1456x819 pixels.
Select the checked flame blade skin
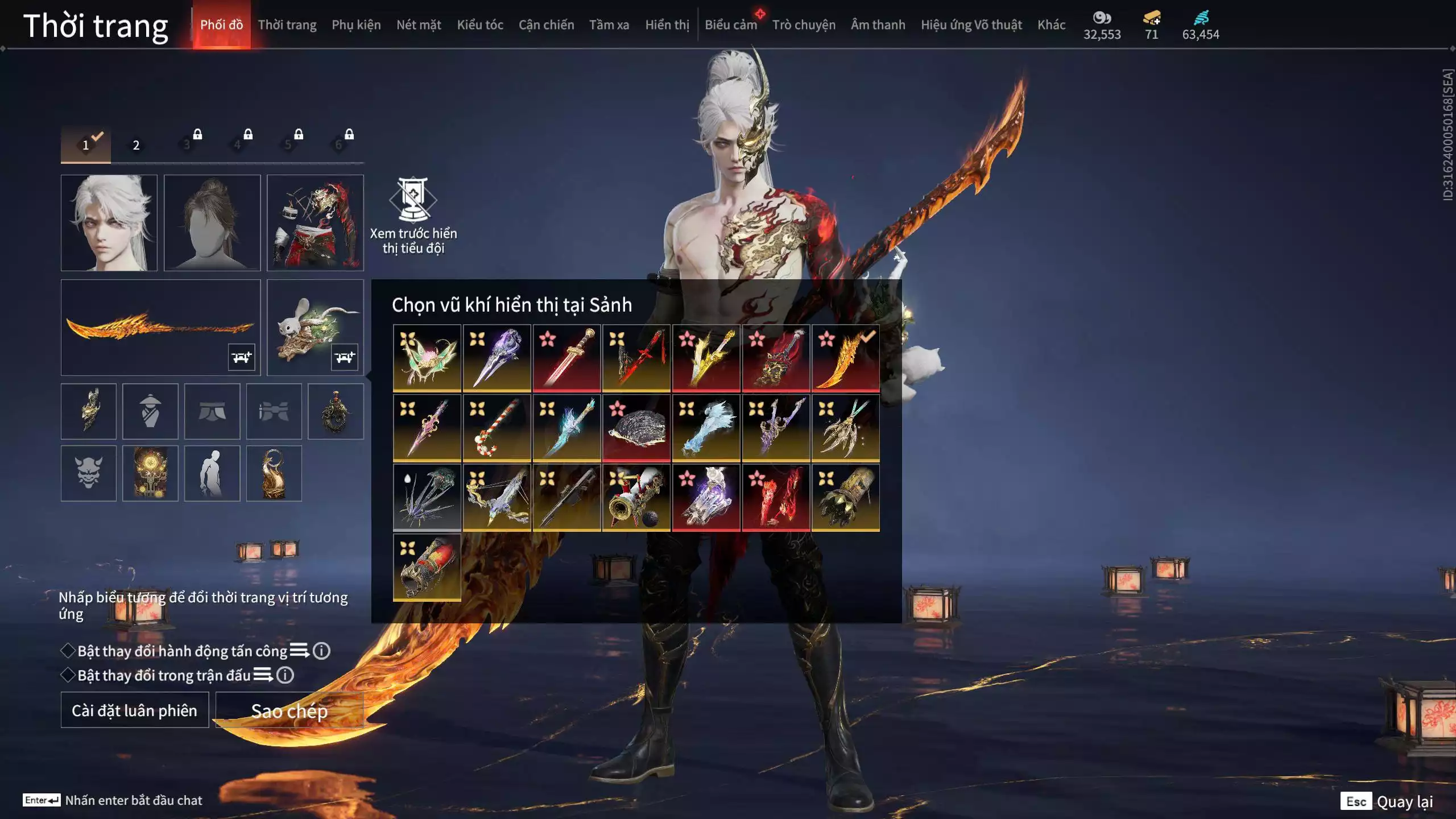846,358
